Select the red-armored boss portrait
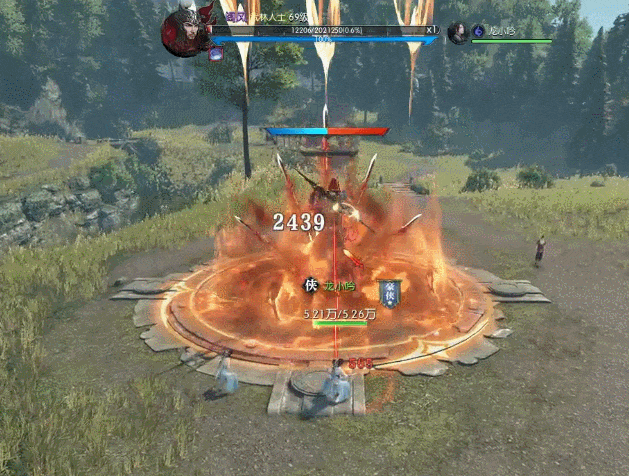 pyautogui.click(x=183, y=29)
